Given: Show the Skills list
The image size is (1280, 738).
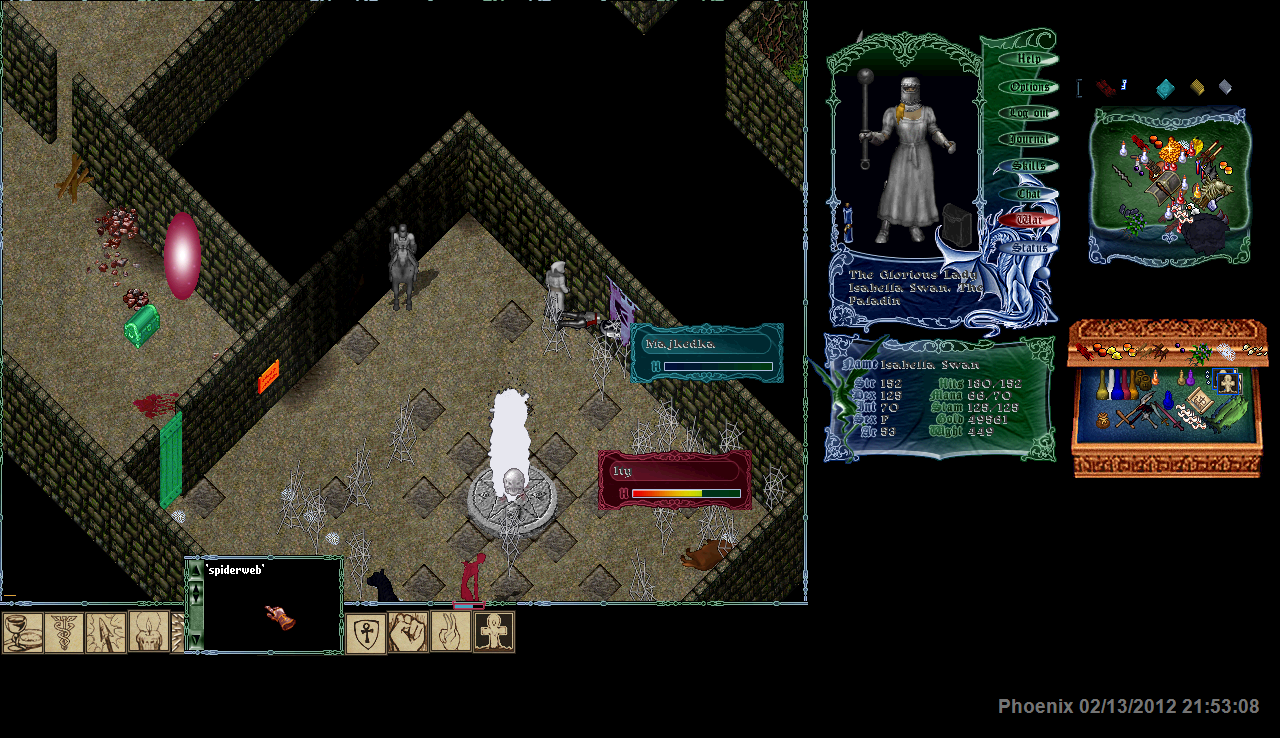Looking at the screenshot, I should coord(1028,166).
